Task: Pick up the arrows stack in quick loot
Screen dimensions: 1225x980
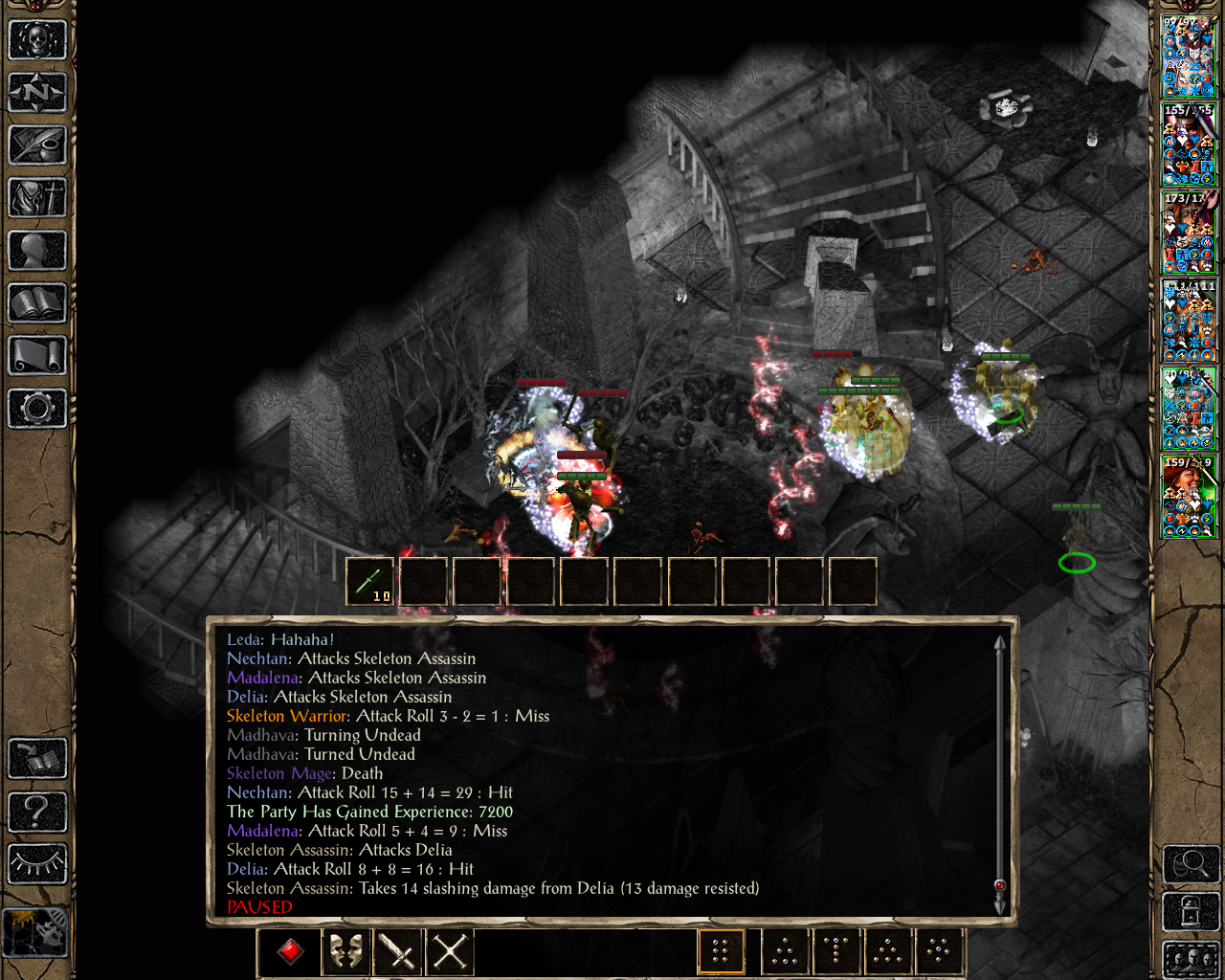Action: (x=369, y=582)
